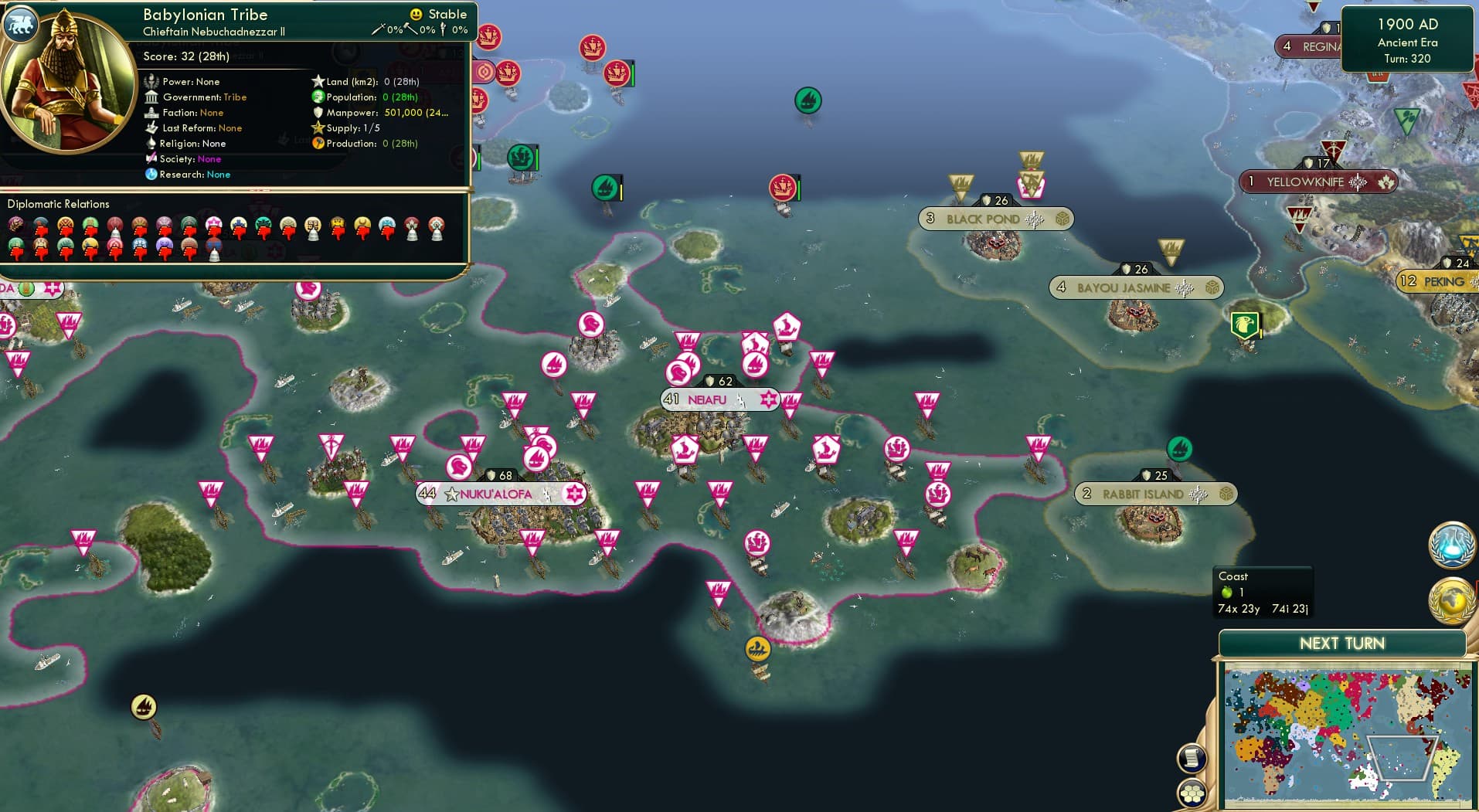The height and width of the screenshot is (812, 1479).
Task: Click the Next Turn button
Action: click(x=1345, y=643)
